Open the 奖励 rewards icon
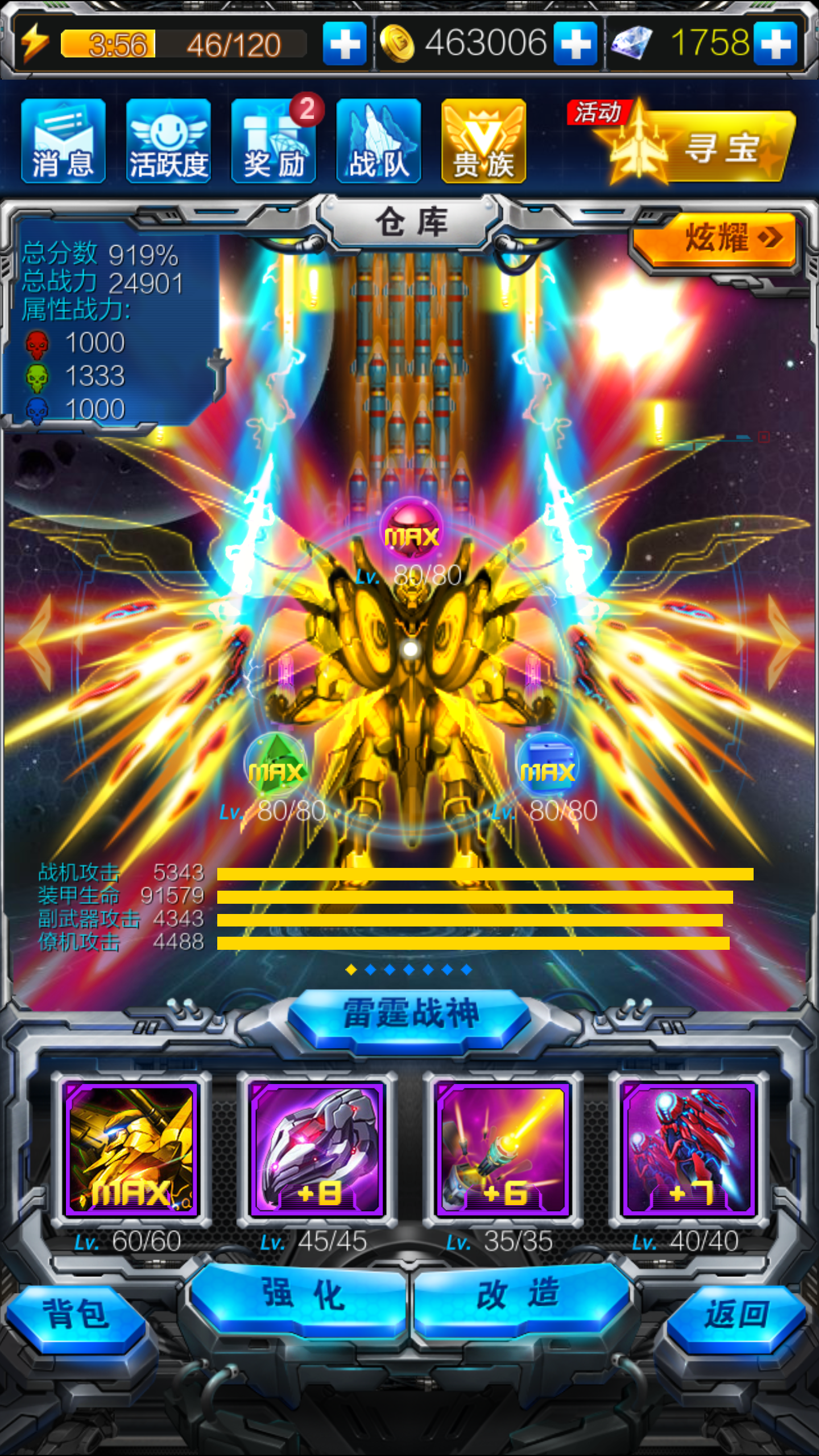The width and height of the screenshot is (819, 1456). point(274,140)
